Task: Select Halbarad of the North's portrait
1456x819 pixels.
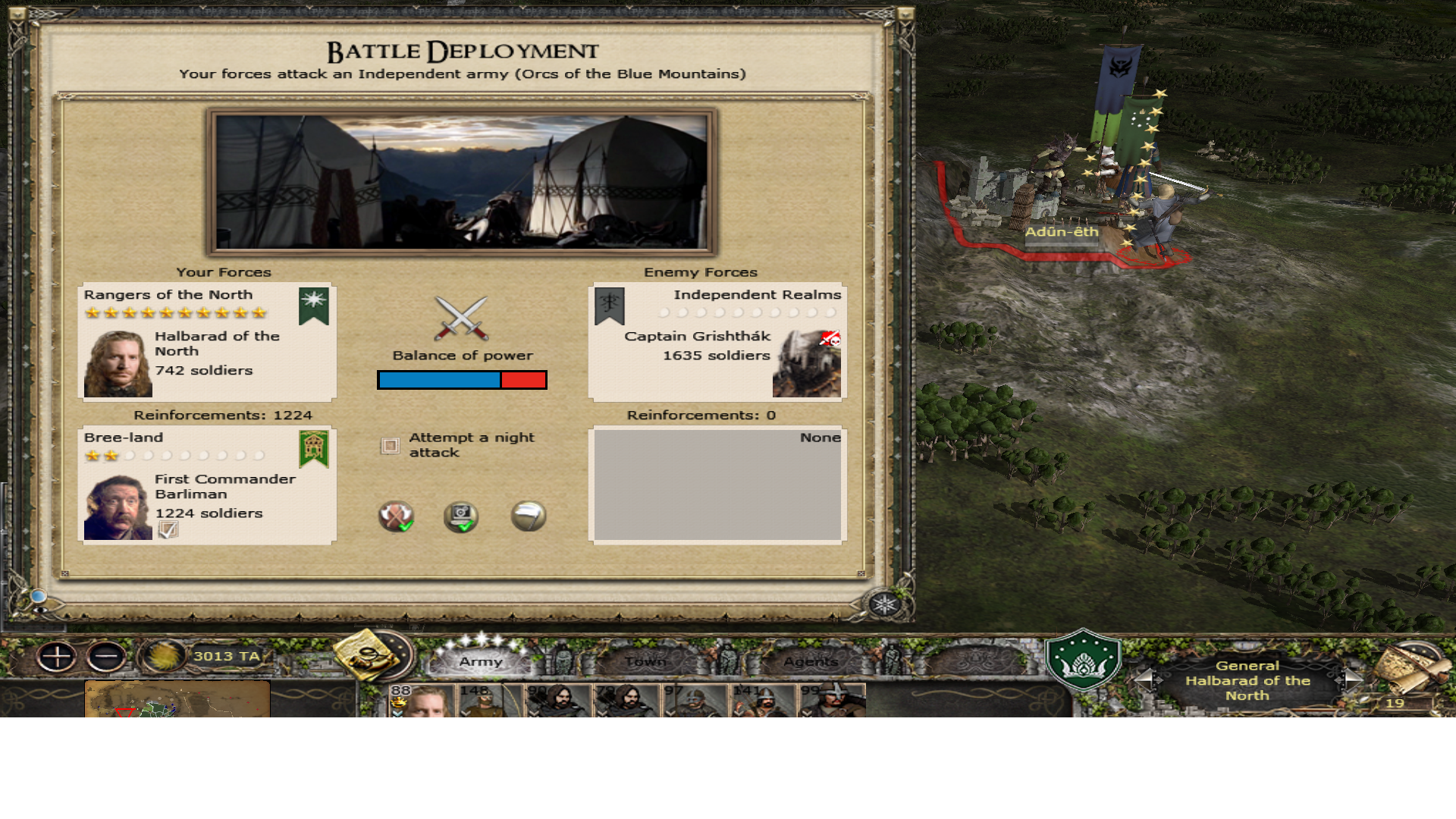Action: coord(118,364)
